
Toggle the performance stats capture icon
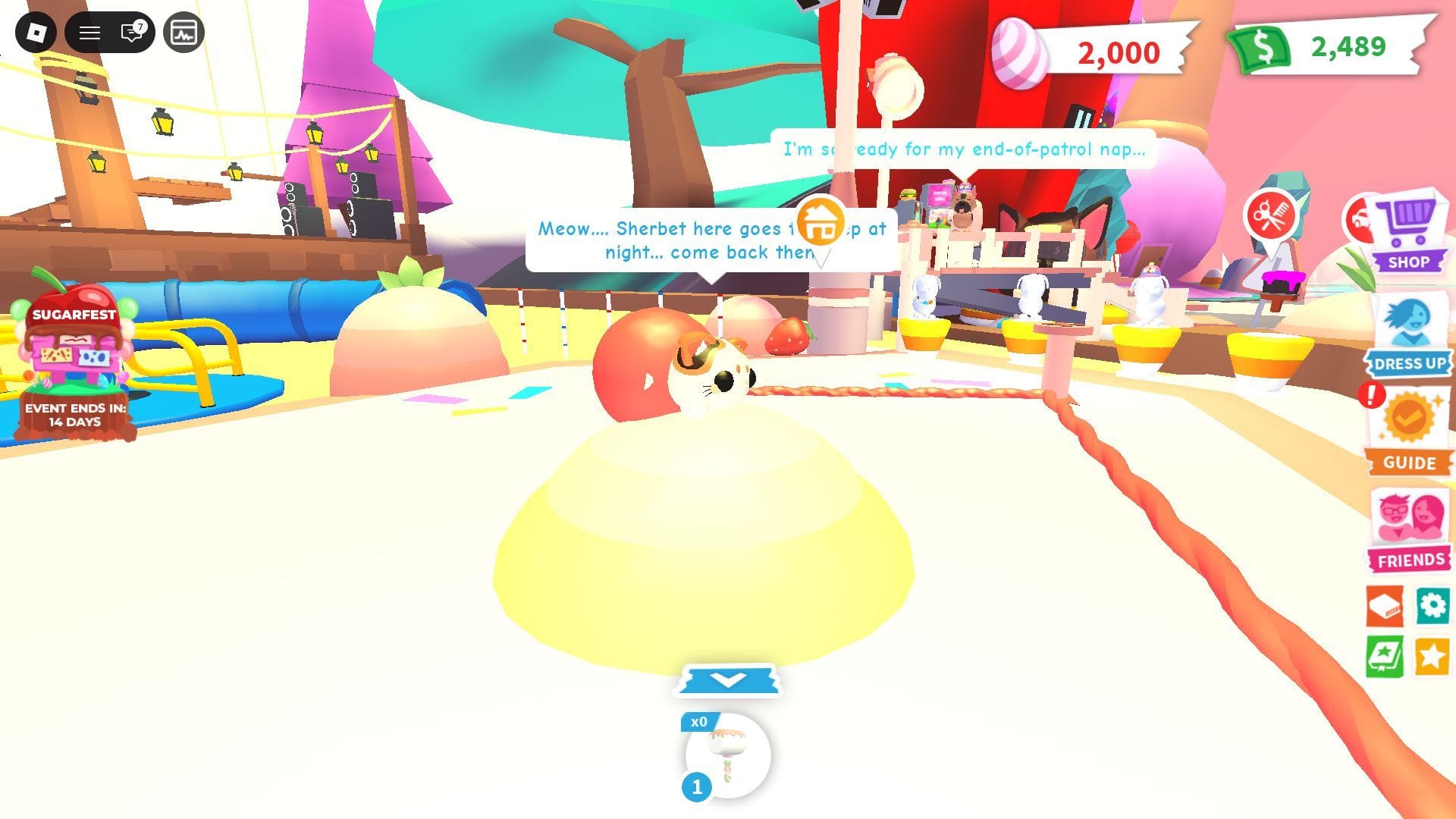coord(182,32)
